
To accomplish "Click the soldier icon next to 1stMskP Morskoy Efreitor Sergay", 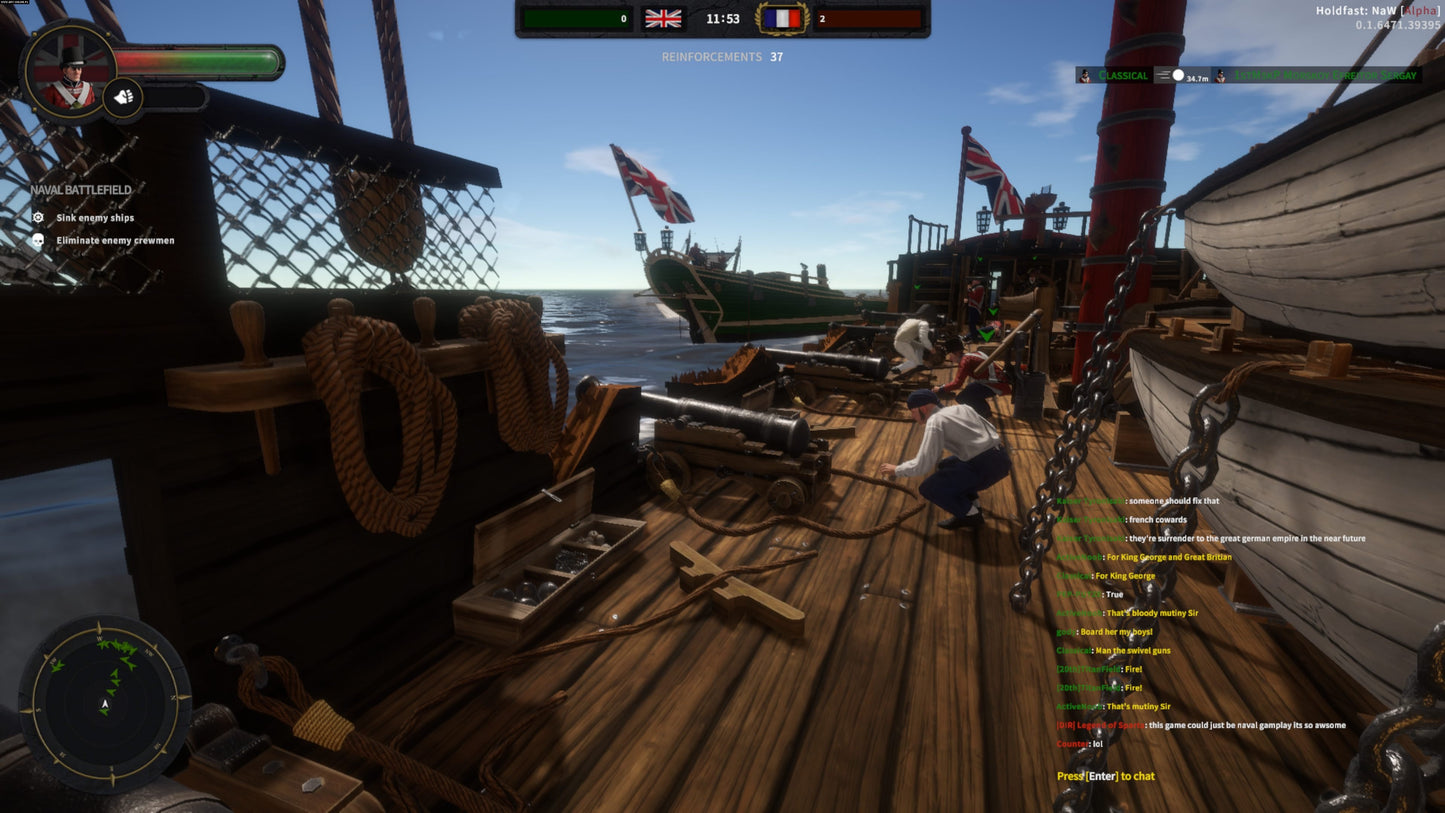I will tap(1221, 75).
